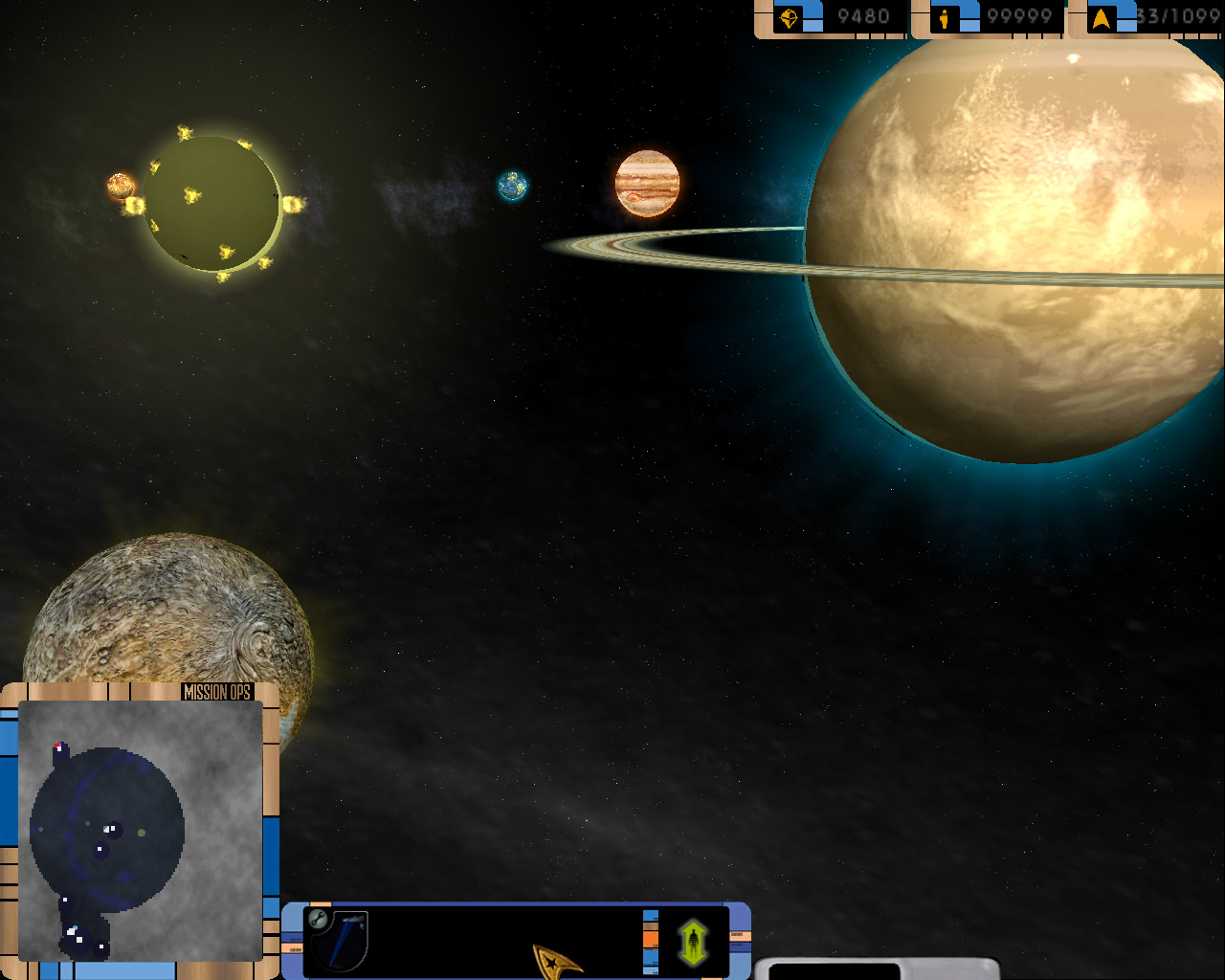Open the Mission Ops label on the minimap frame
Image resolution: width=1225 pixels, height=980 pixels.
(216, 692)
